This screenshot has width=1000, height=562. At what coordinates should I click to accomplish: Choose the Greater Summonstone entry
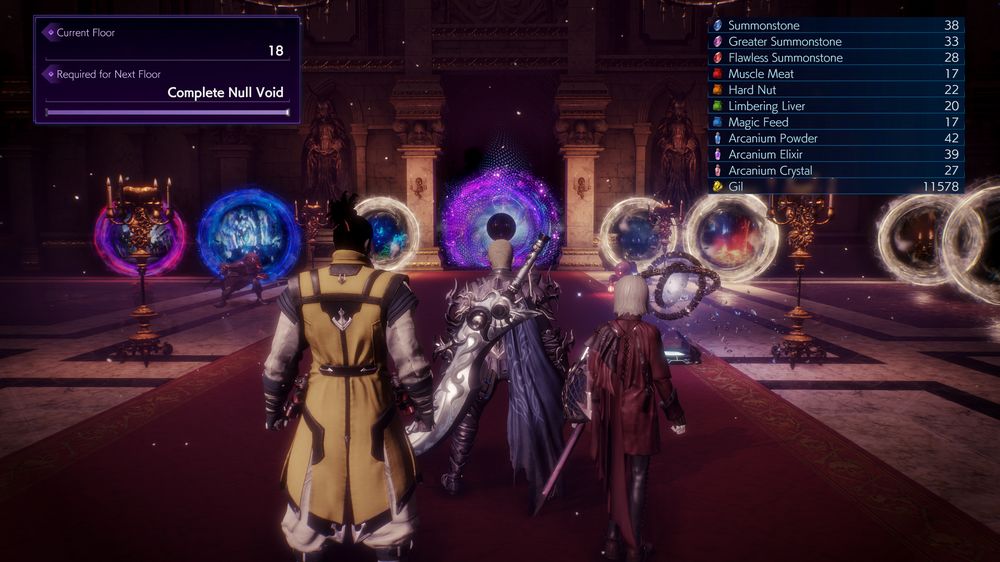(x=835, y=41)
